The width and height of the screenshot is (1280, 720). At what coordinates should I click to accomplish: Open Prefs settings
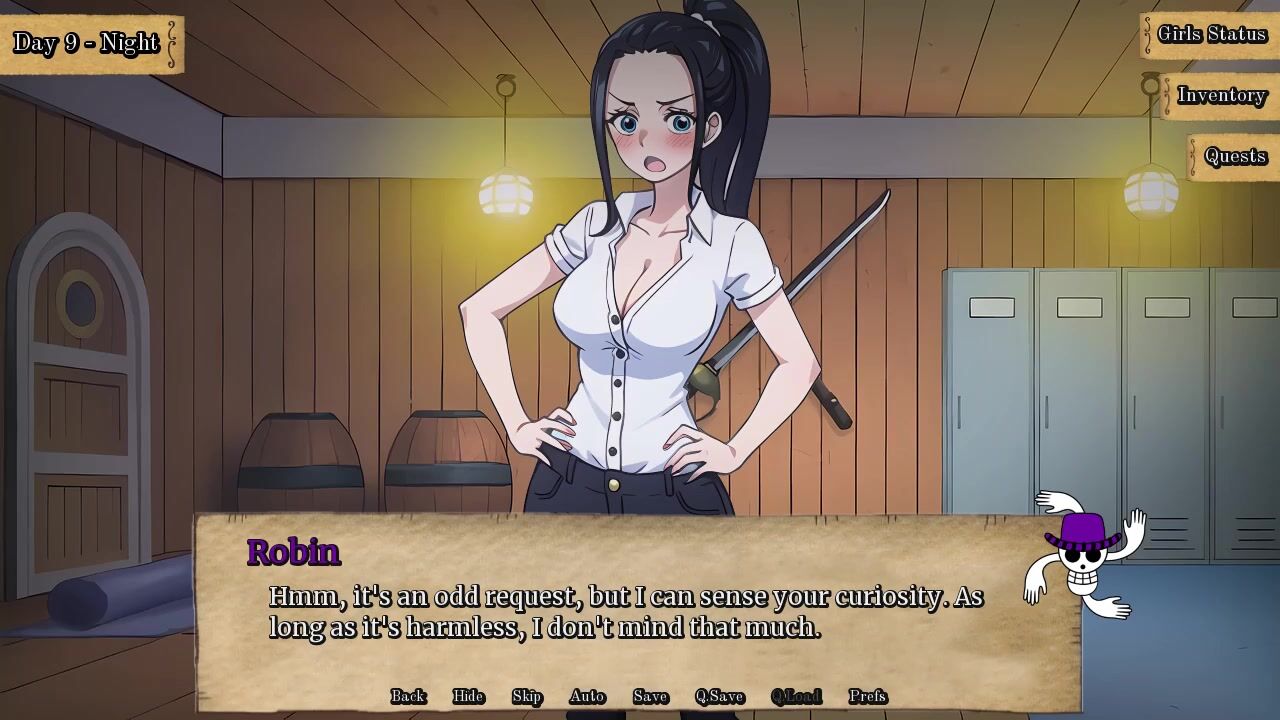pyautogui.click(x=867, y=696)
